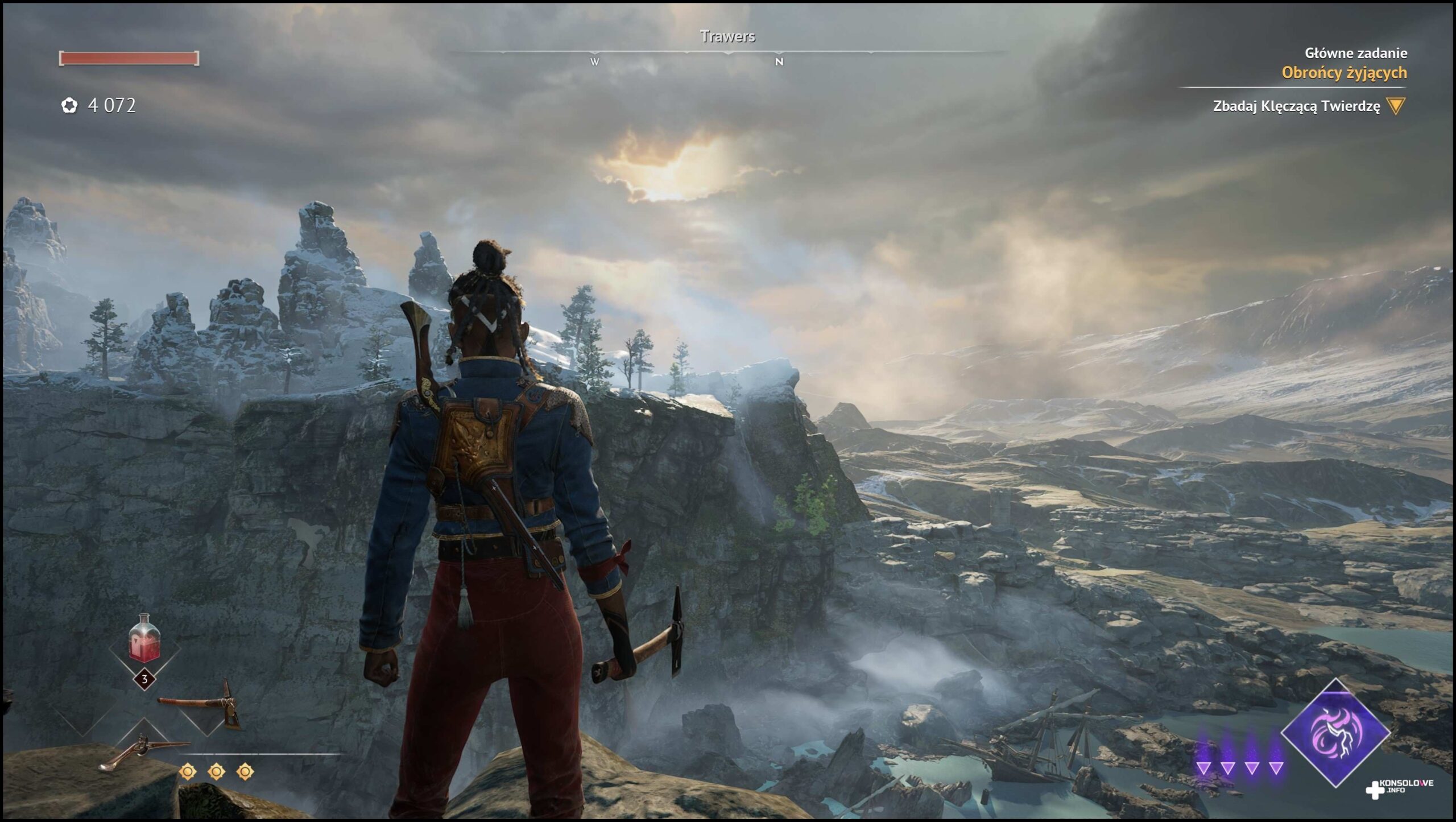Activate the purple companion ability diamond
The height and width of the screenshot is (822, 1456).
(1335, 733)
